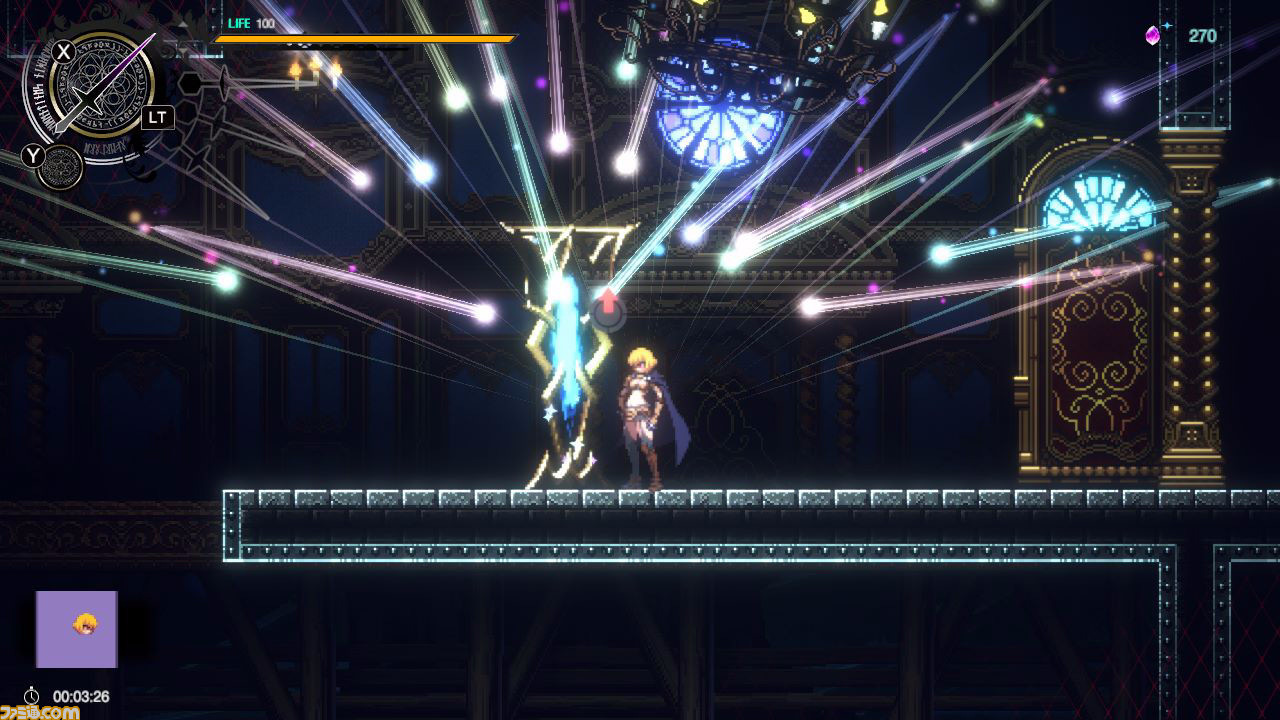Screen dimensions: 1280x720
Task: Click the Famitsu.com watermark logo
Action: [x=40, y=711]
